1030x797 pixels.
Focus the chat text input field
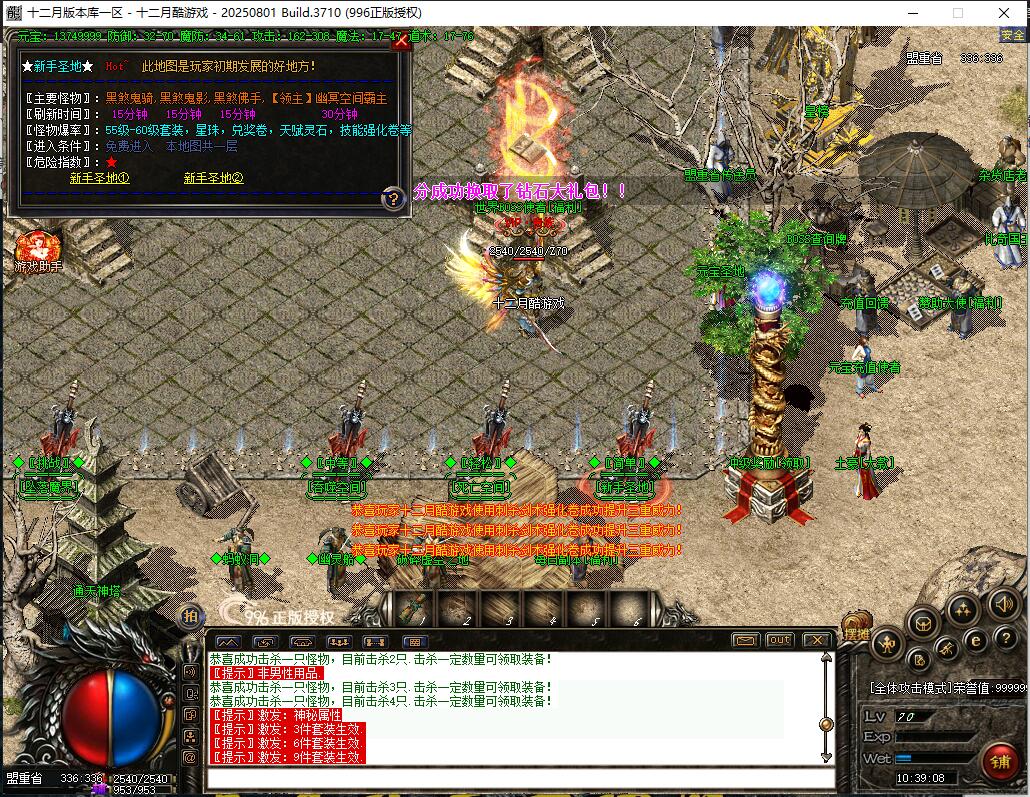pyautogui.click(x=520, y=778)
